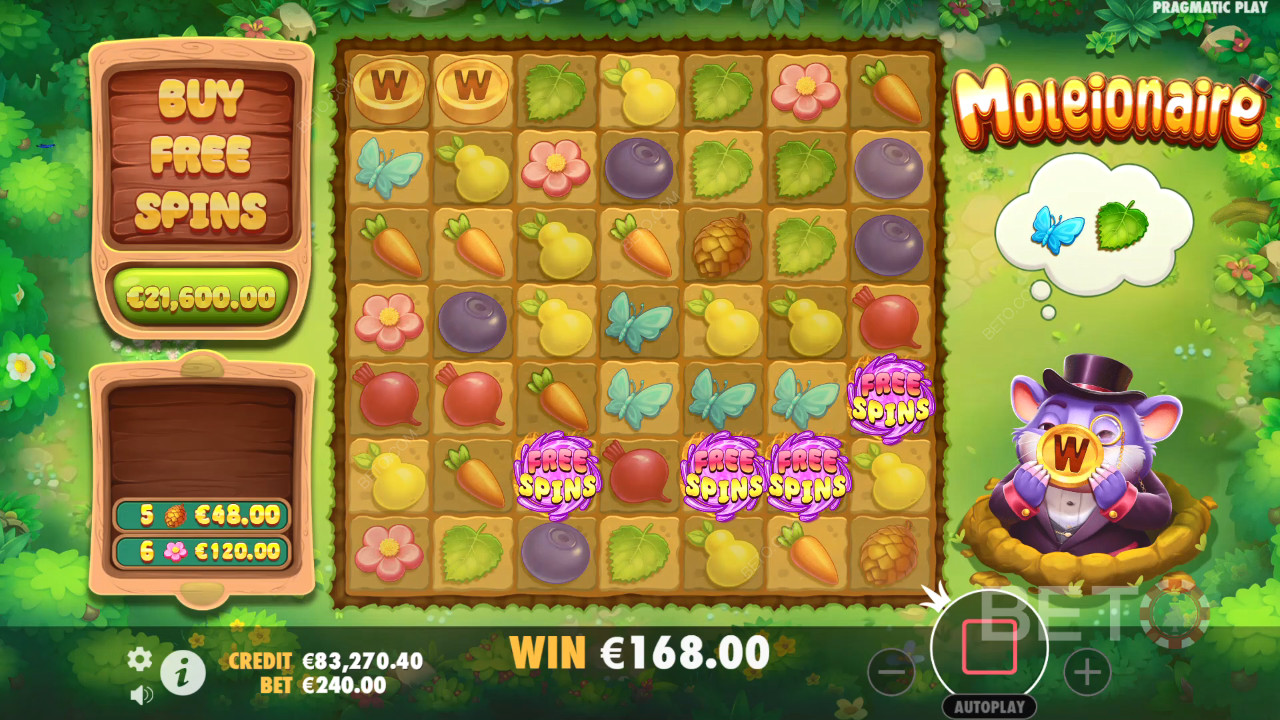The height and width of the screenshot is (720, 1280).
Task: Stop the spin with the round button
Action: point(989,647)
